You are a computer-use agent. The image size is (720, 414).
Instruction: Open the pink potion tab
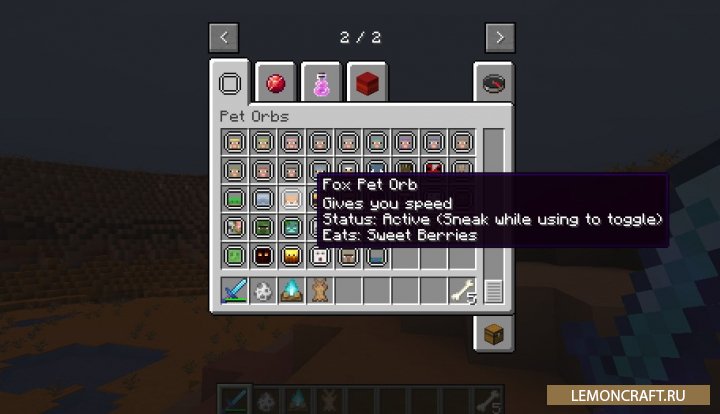click(x=322, y=84)
